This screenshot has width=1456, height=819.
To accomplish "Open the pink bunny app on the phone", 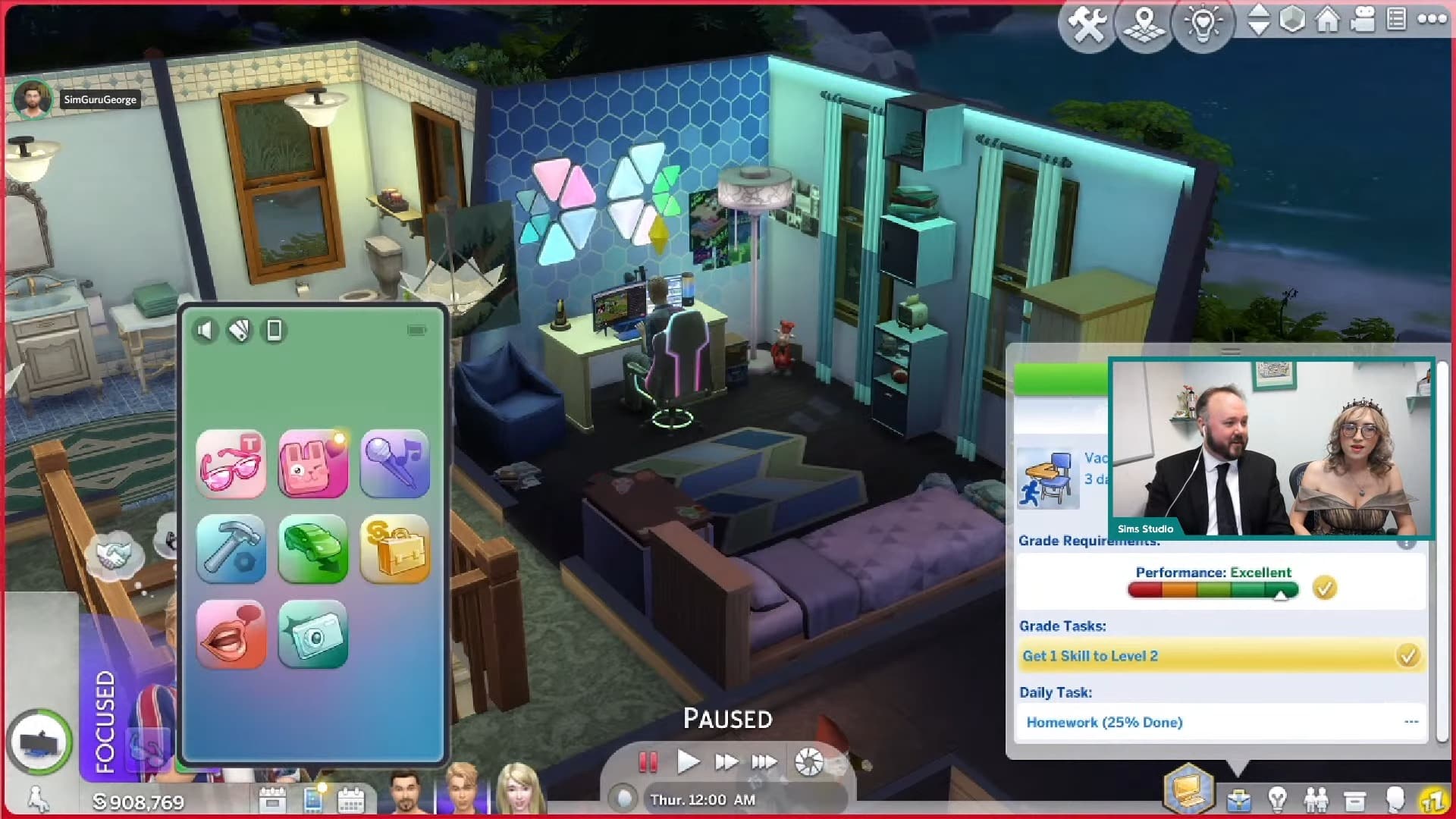I will 313,463.
